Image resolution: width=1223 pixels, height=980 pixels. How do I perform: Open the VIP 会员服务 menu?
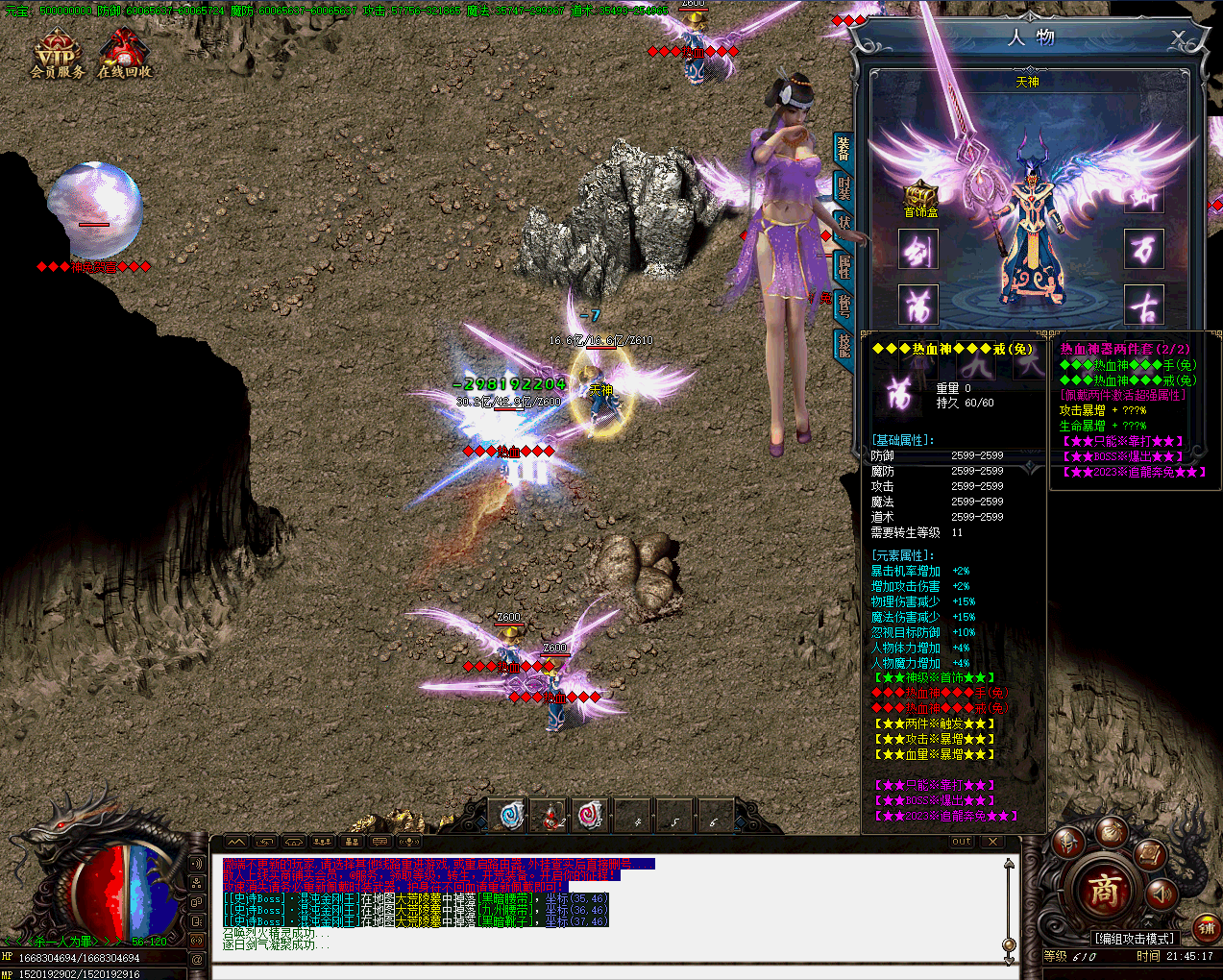coord(57,54)
